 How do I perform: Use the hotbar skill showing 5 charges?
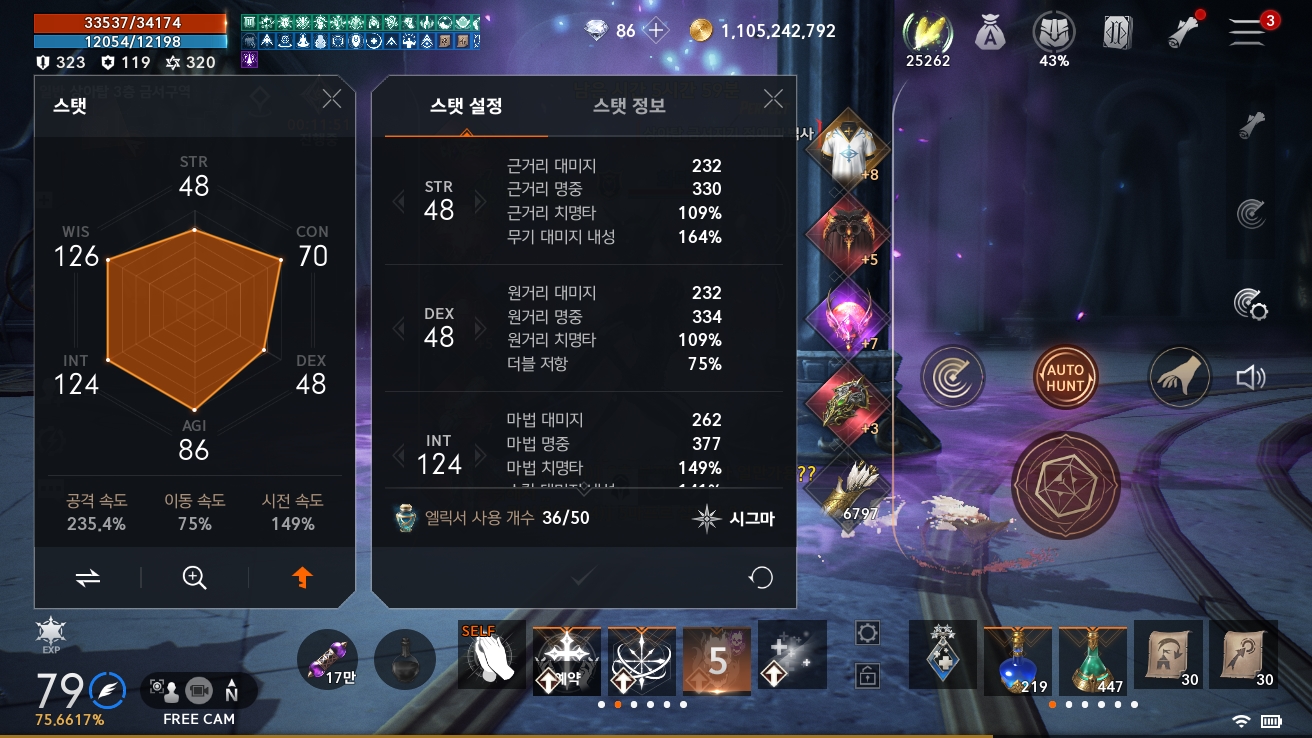(716, 658)
